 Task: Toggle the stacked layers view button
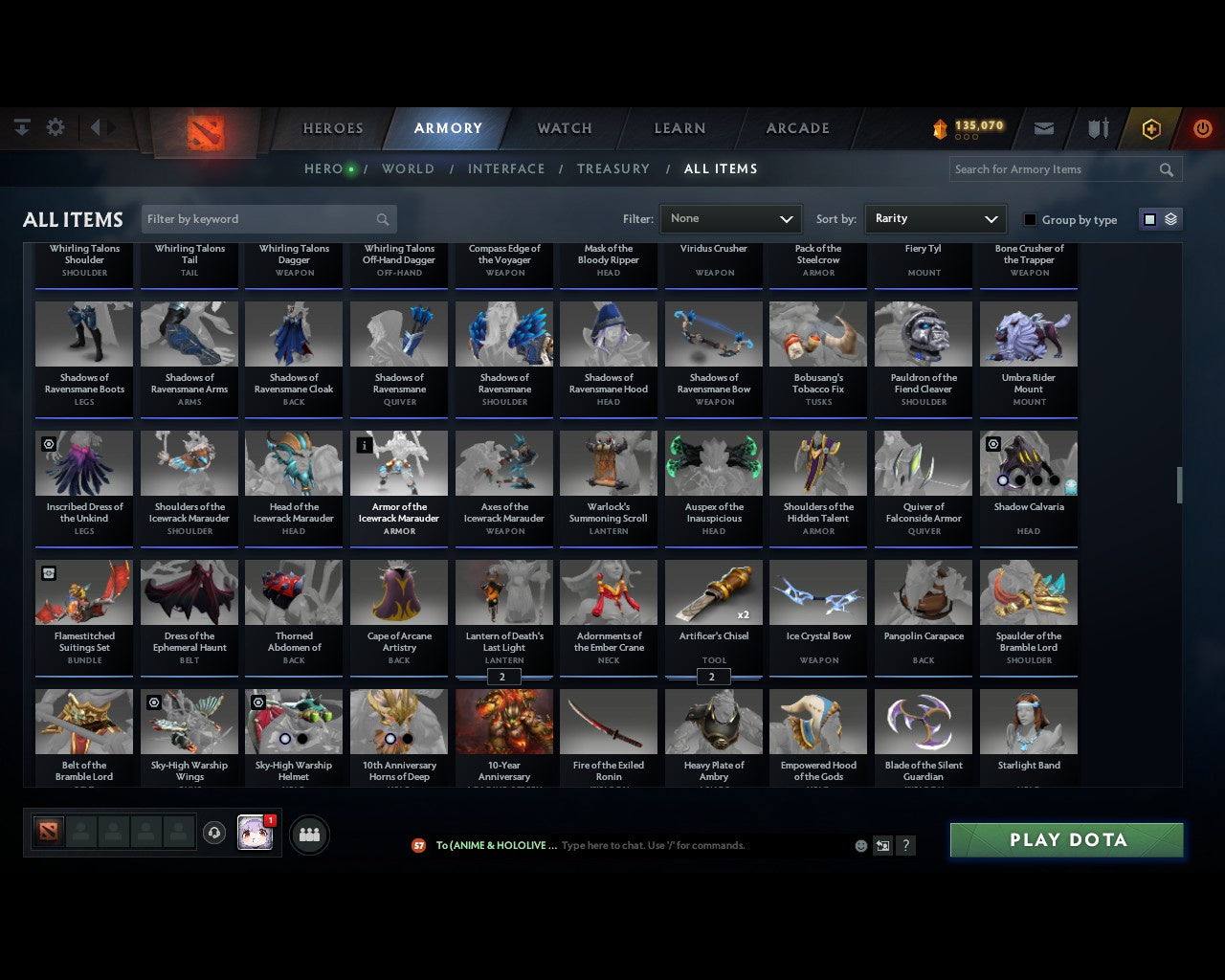point(1169,218)
